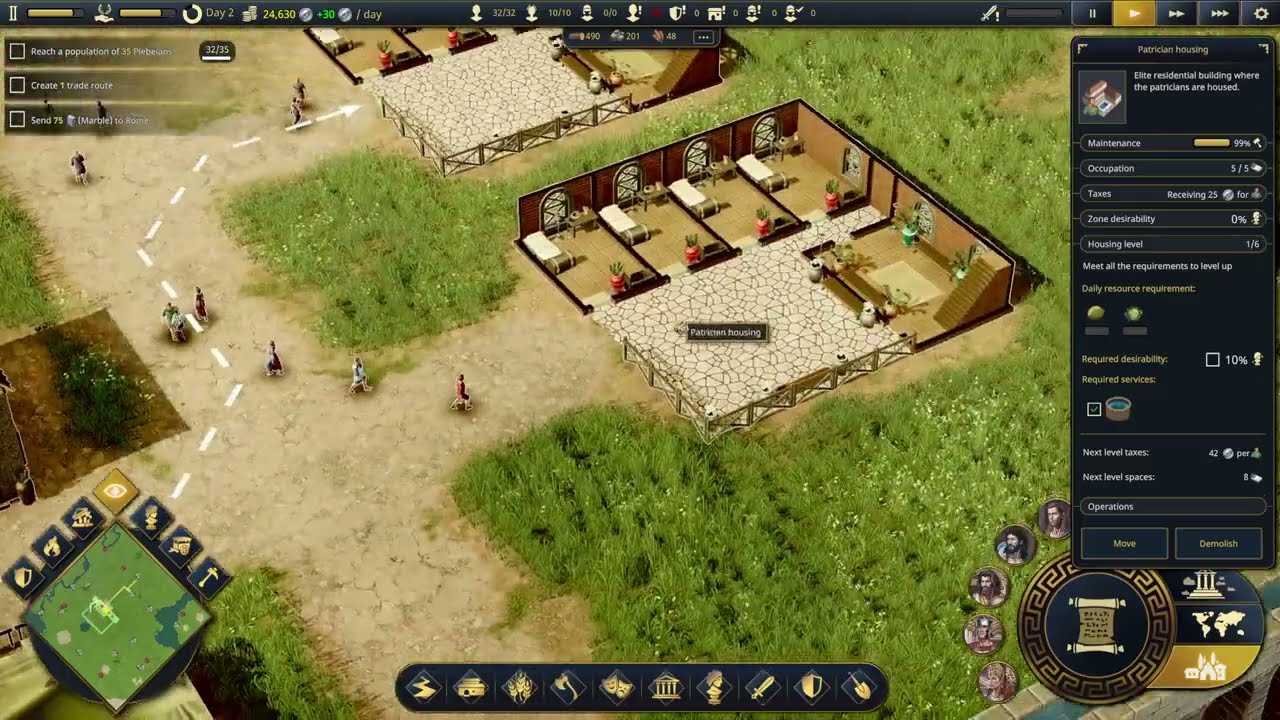Select the housing build category
Image resolution: width=1280 pixels, height=720 pixels.
[x=471, y=688]
